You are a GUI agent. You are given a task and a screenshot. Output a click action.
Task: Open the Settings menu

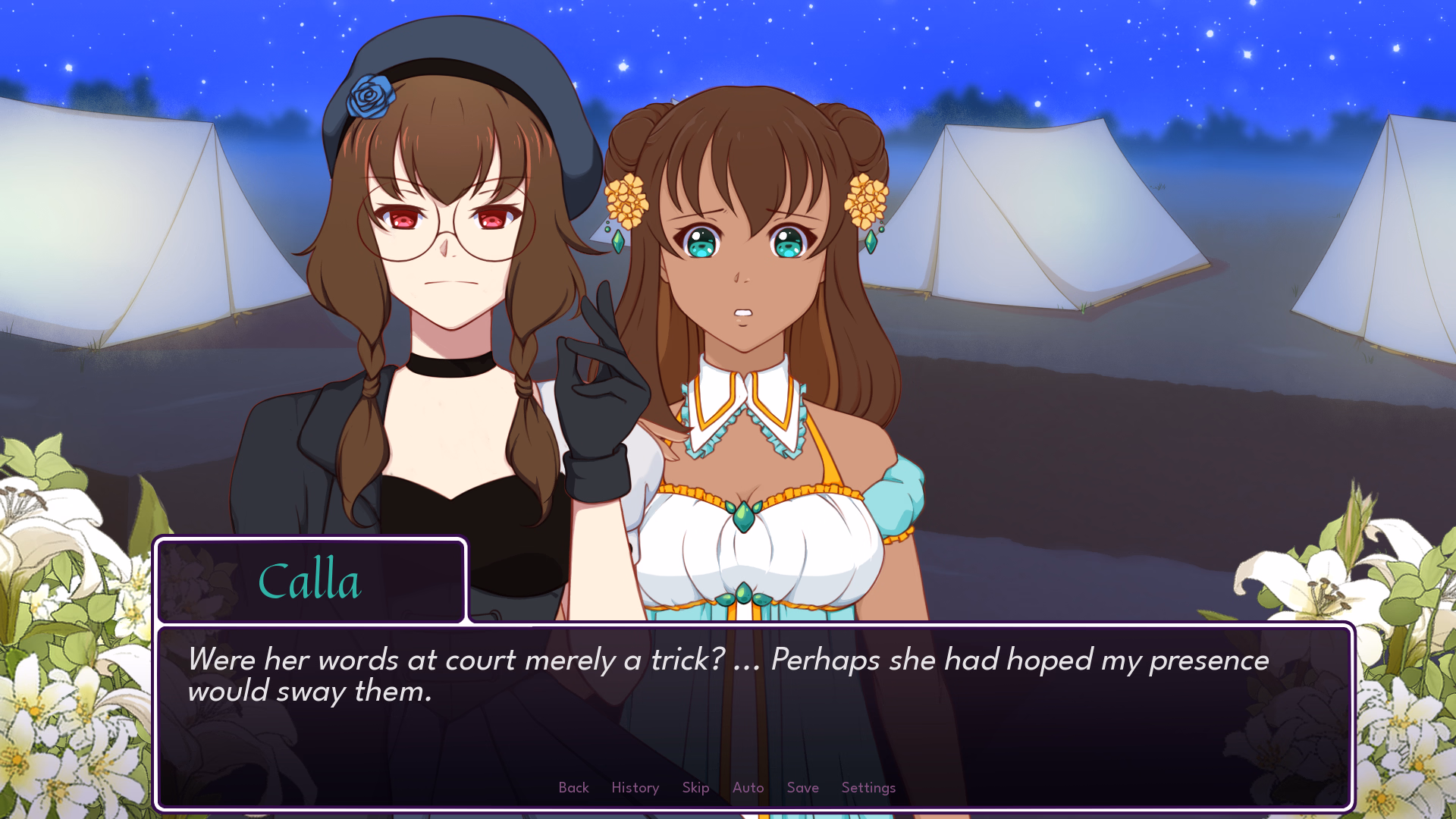click(868, 788)
